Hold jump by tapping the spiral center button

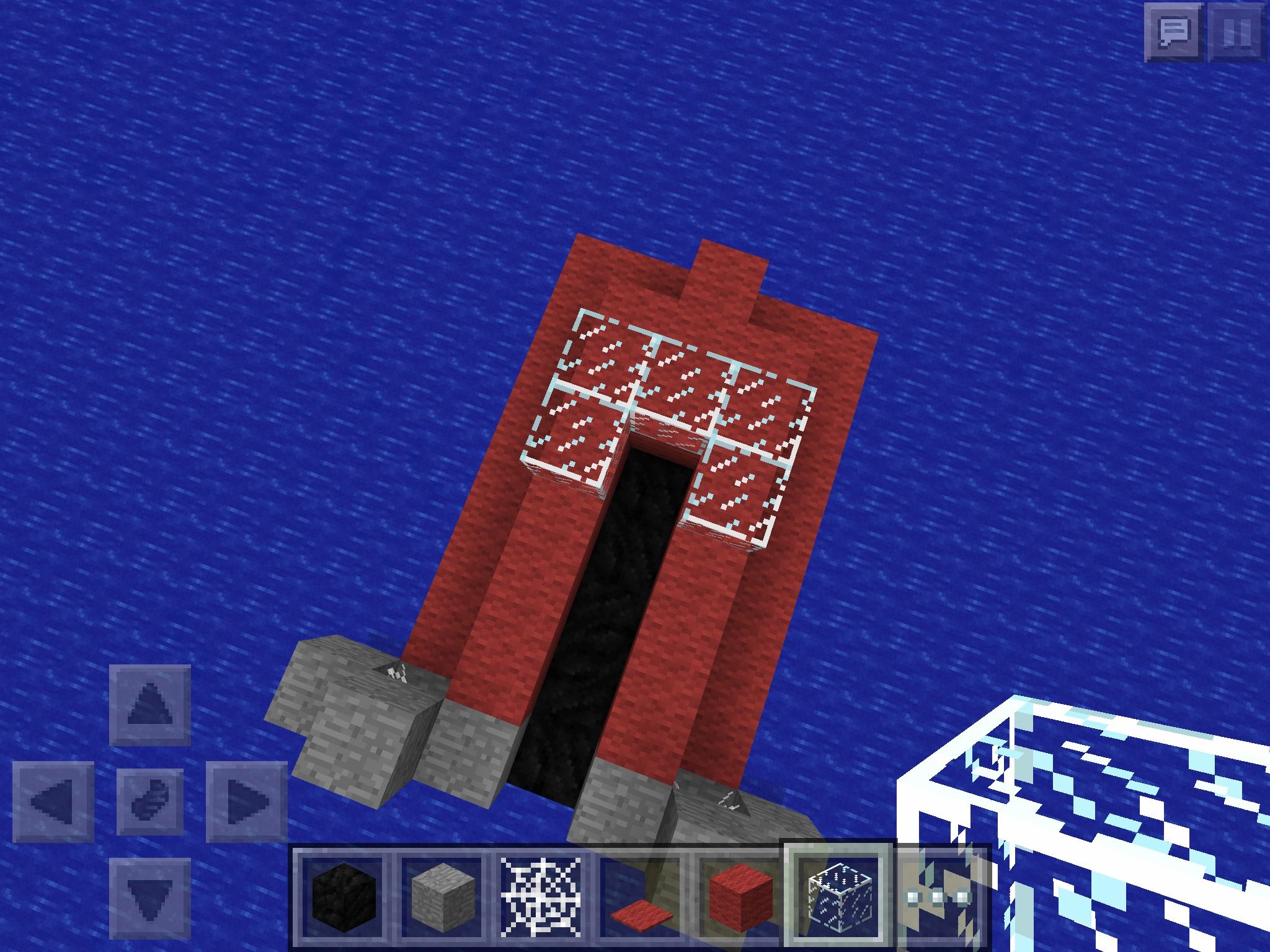pos(151,803)
